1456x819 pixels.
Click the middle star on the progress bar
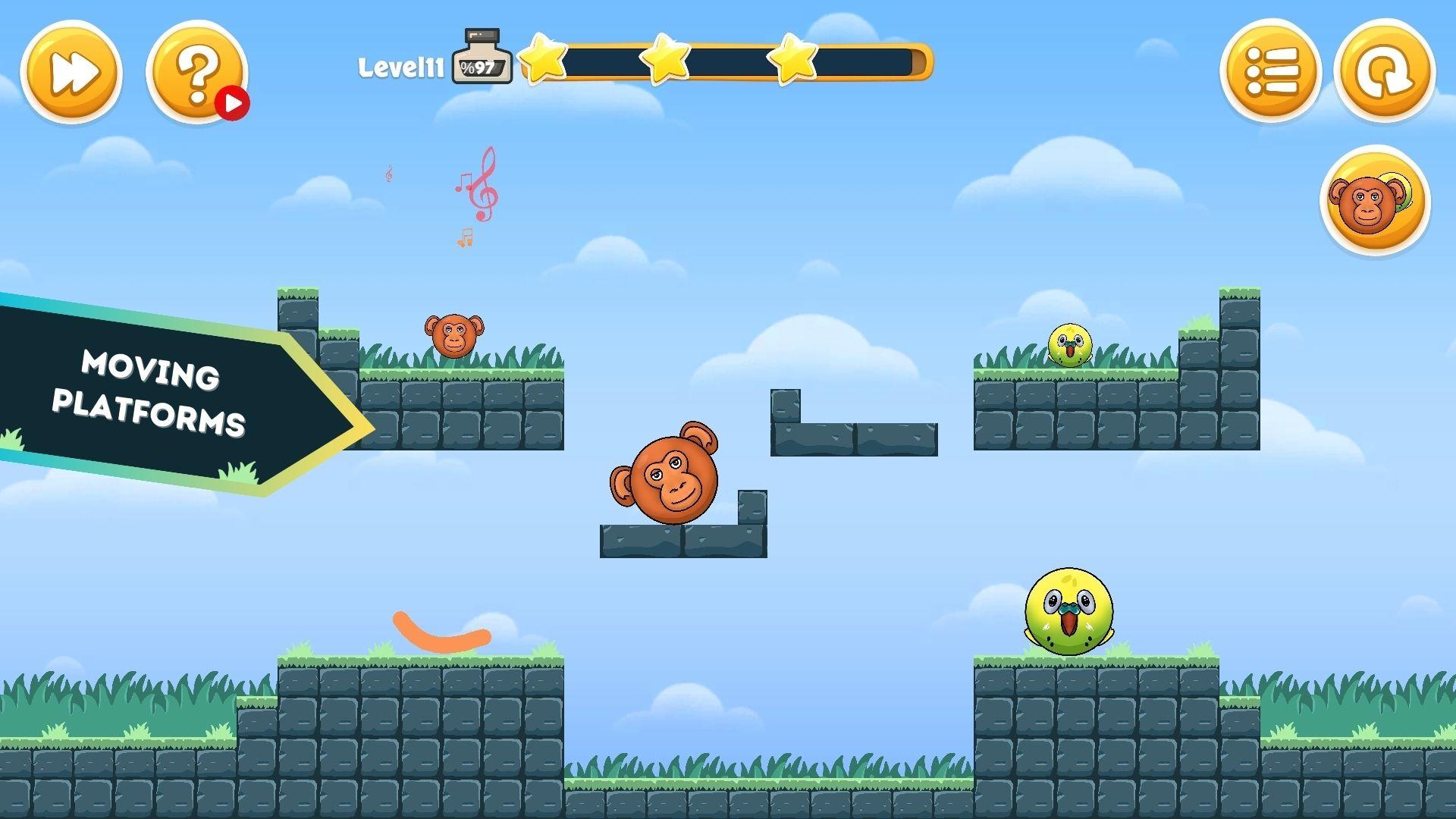(665, 61)
